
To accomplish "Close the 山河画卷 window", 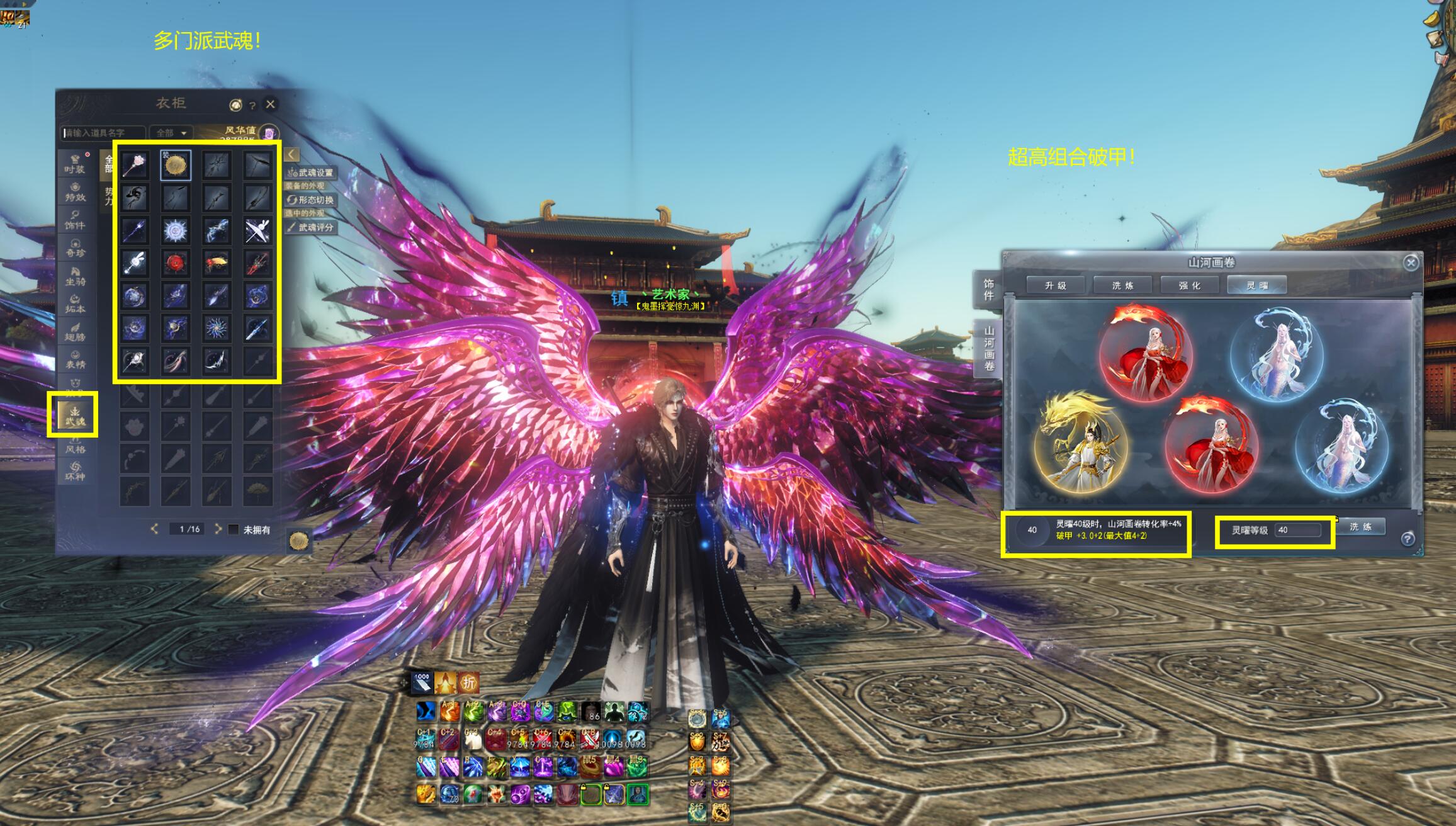I will (x=1411, y=263).
